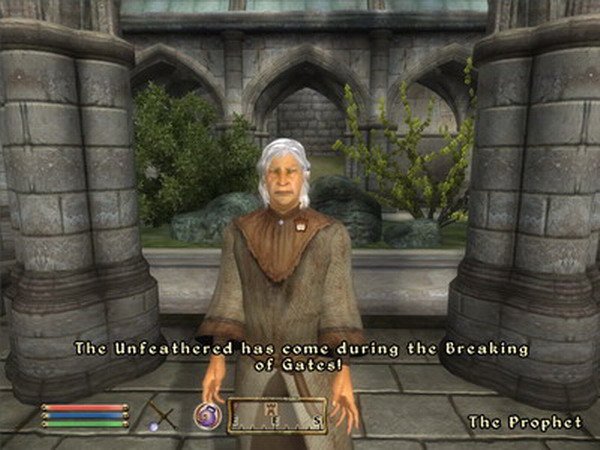Select the equipped weapon icon

tap(160, 414)
